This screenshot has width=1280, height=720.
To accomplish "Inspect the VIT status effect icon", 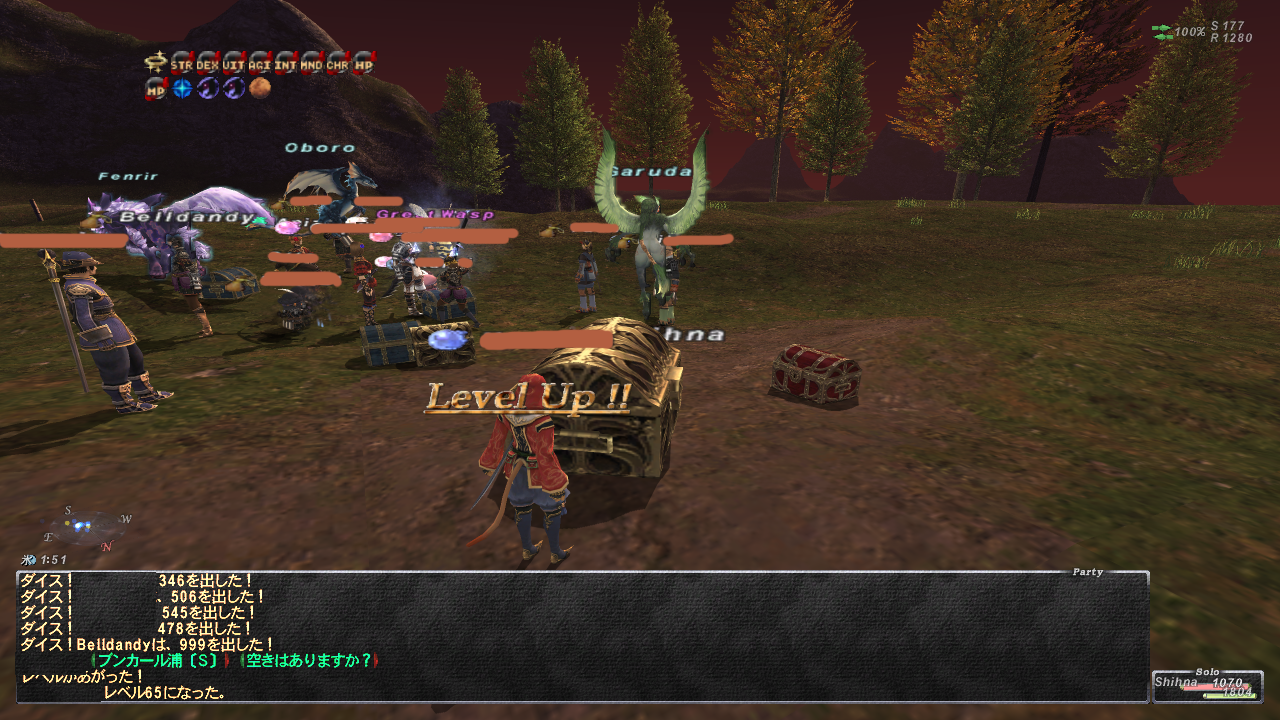I will coord(234,63).
